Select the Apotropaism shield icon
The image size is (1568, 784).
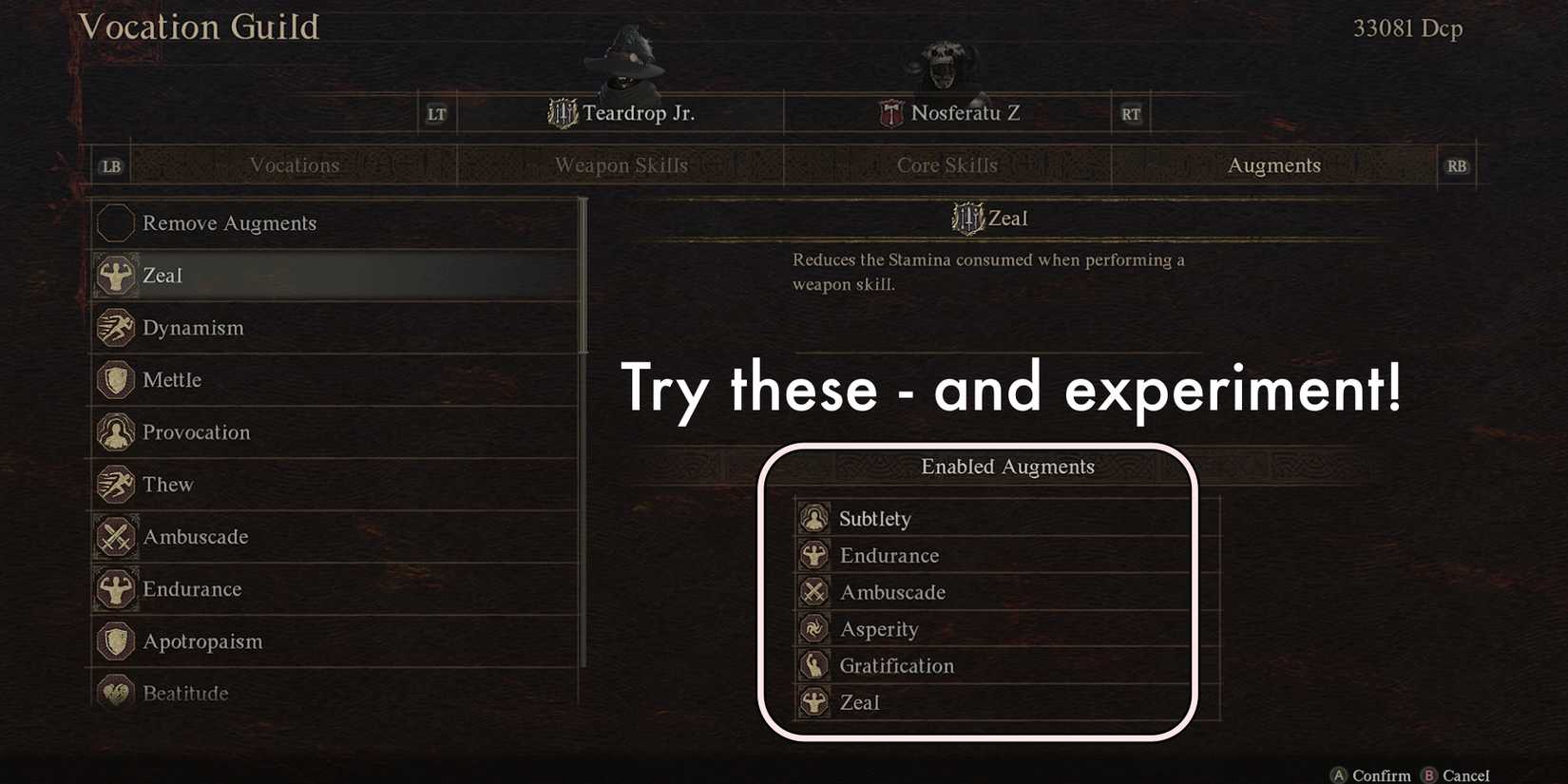click(x=115, y=641)
